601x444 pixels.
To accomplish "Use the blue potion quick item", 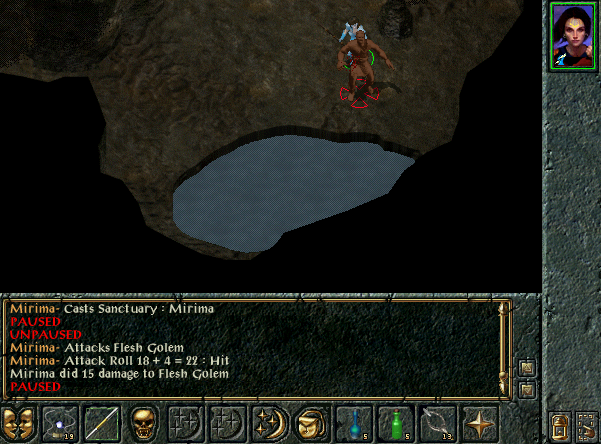I will coord(353,424).
